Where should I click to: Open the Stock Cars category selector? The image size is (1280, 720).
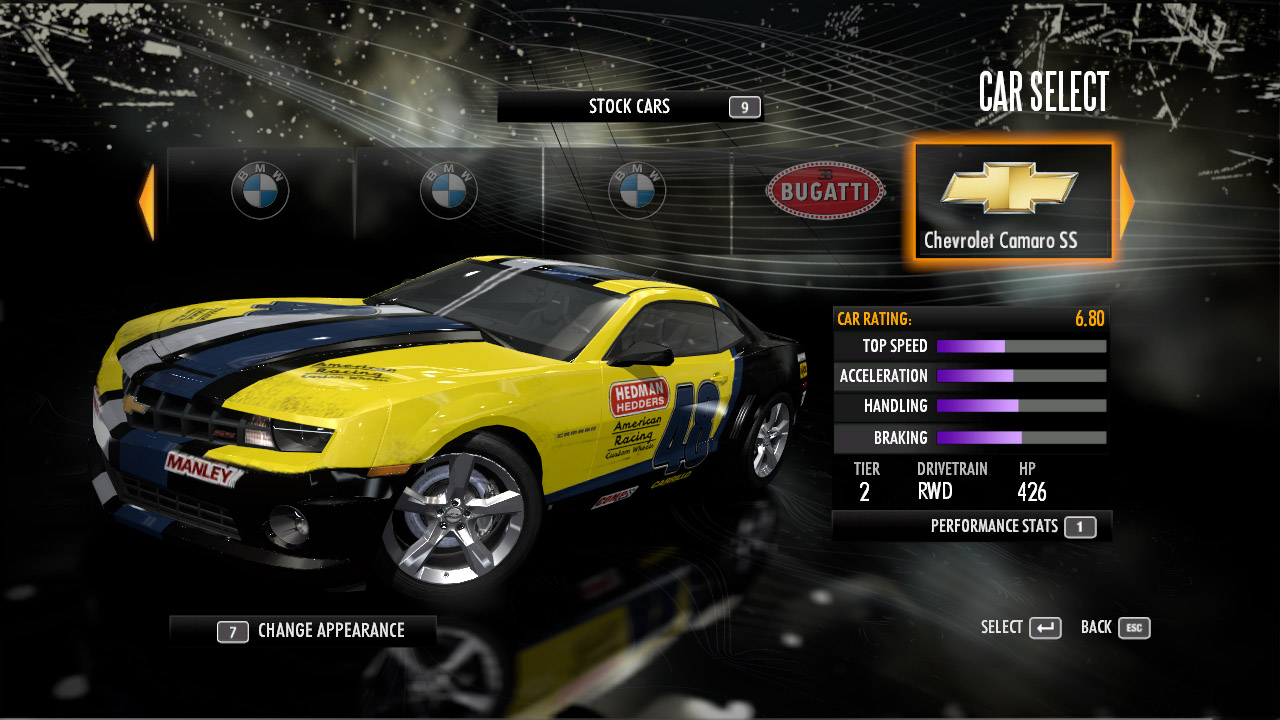630,107
